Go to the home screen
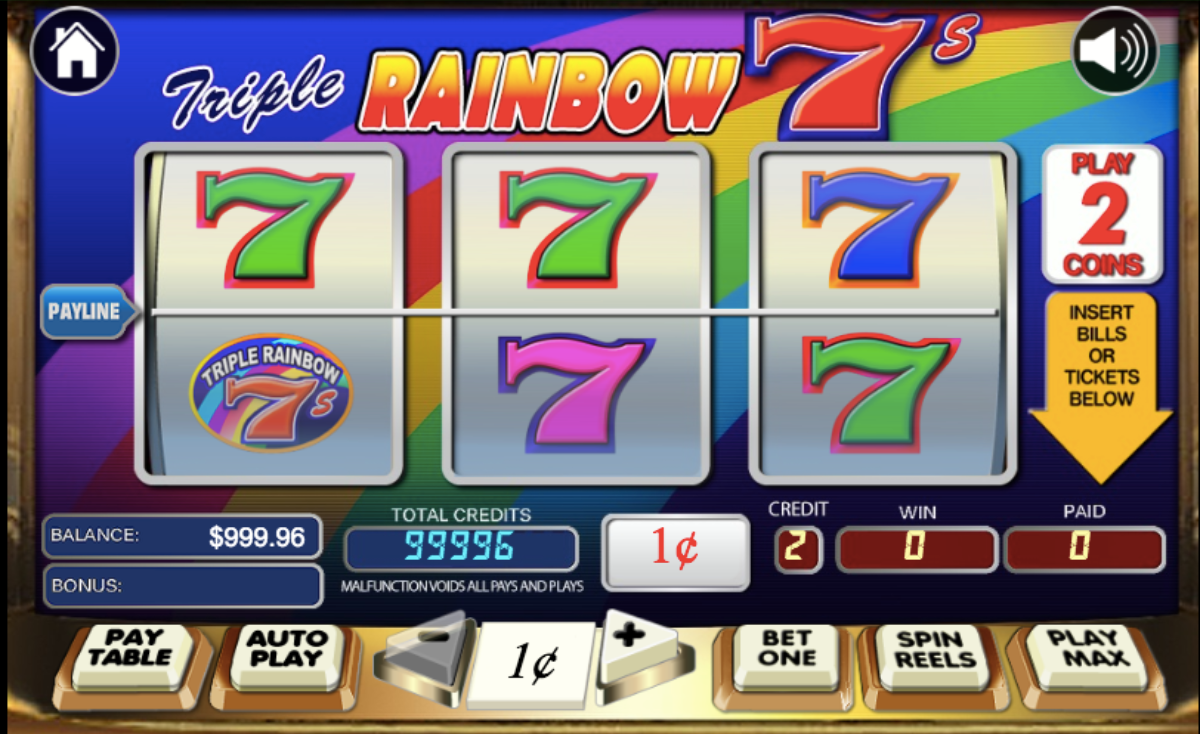The image size is (1200, 734). (x=75, y=50)
